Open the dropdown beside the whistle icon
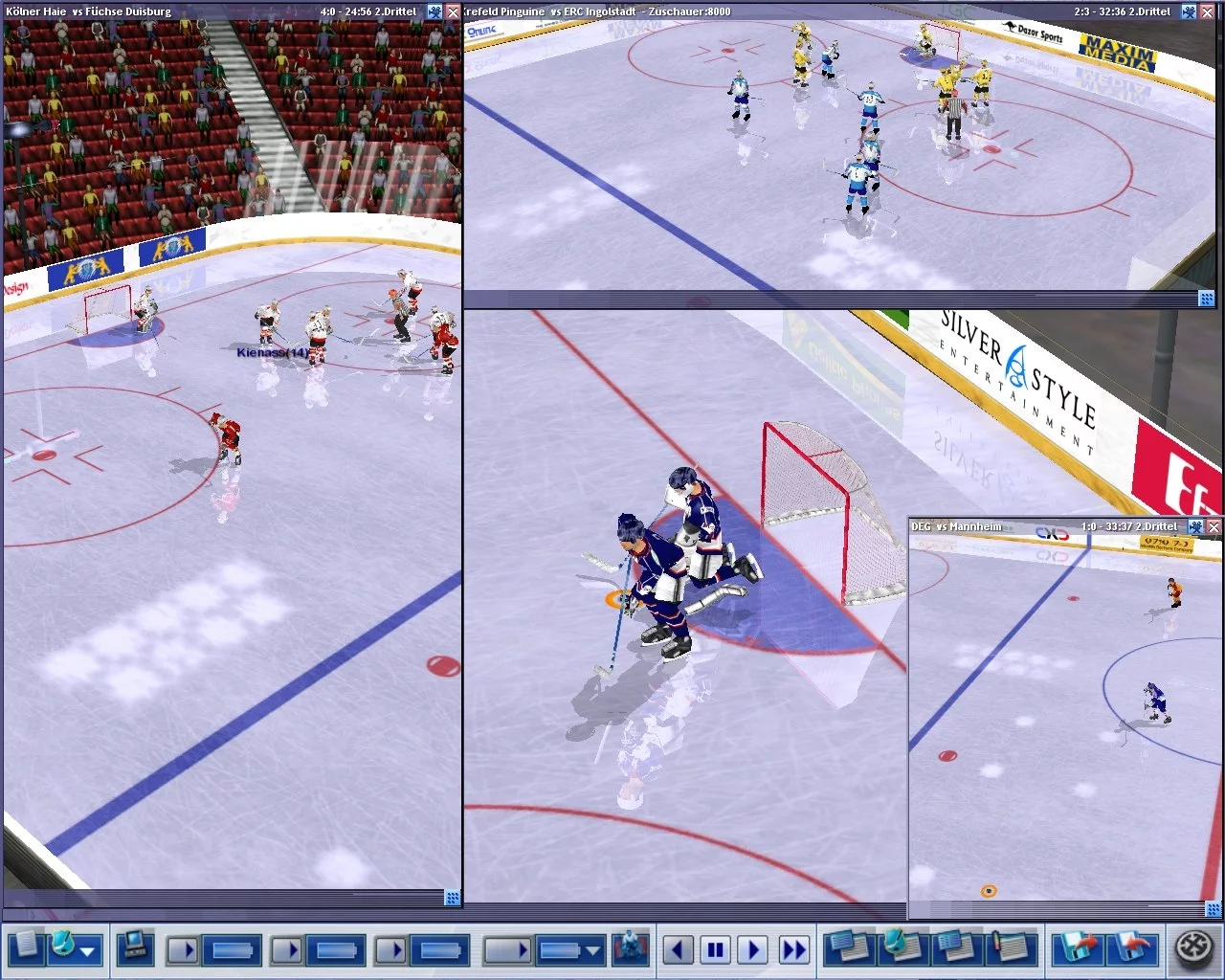 point(87,949)
